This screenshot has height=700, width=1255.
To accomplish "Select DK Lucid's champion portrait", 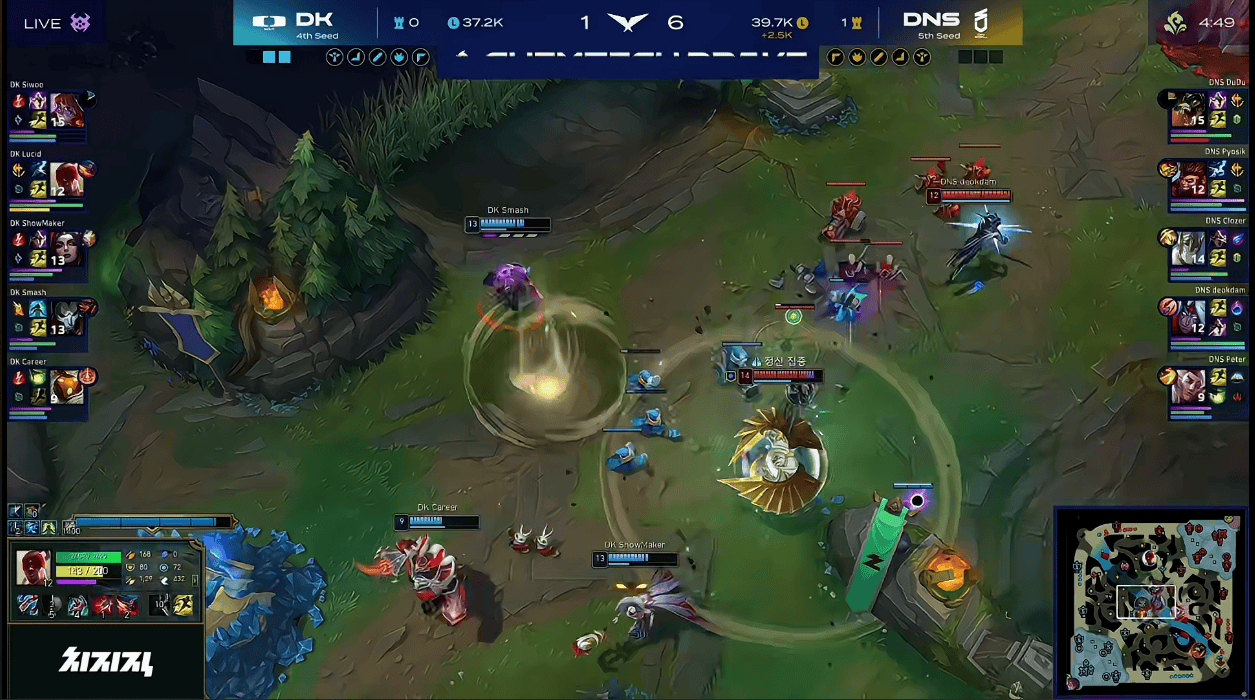I will tap(66, 180).
